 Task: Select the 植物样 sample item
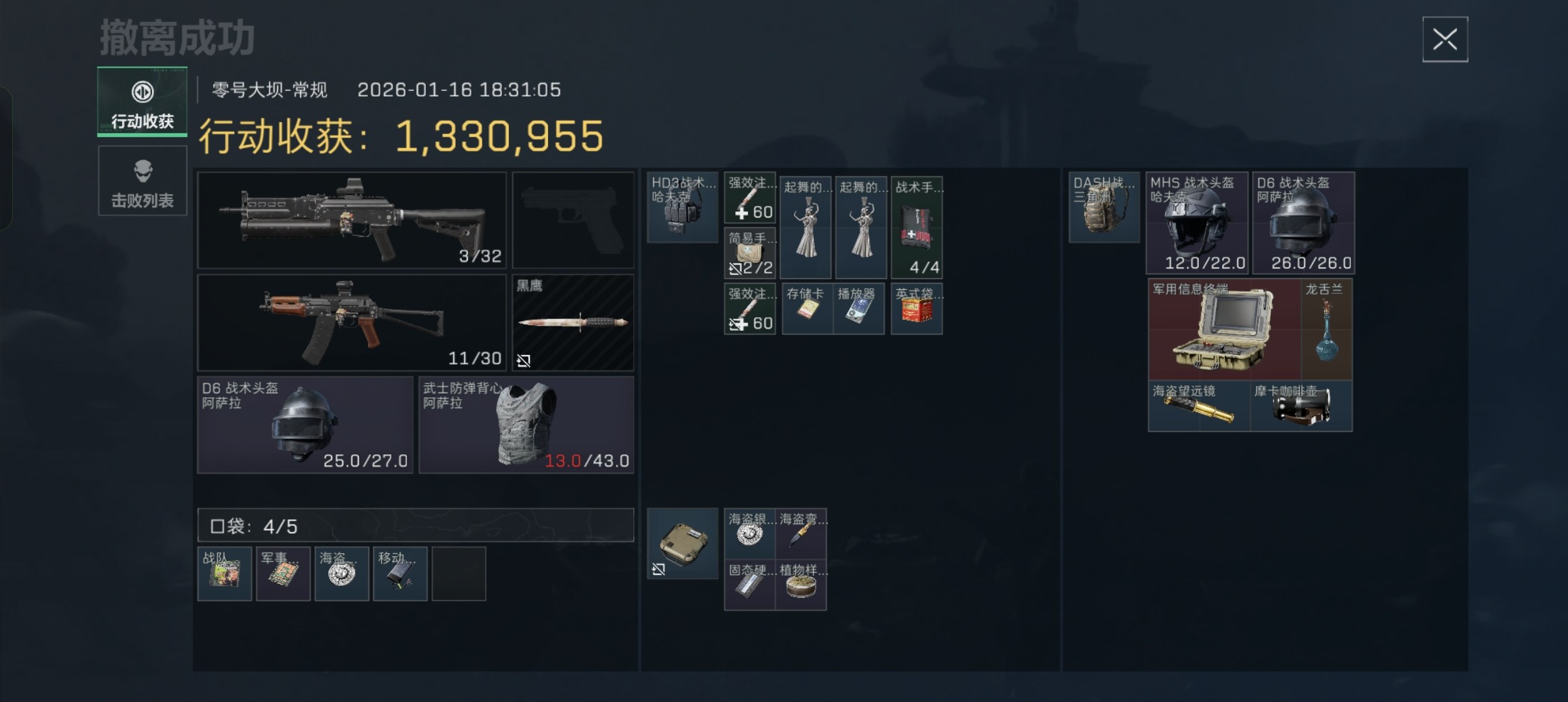pyautogui.click(x=801, y=585)
